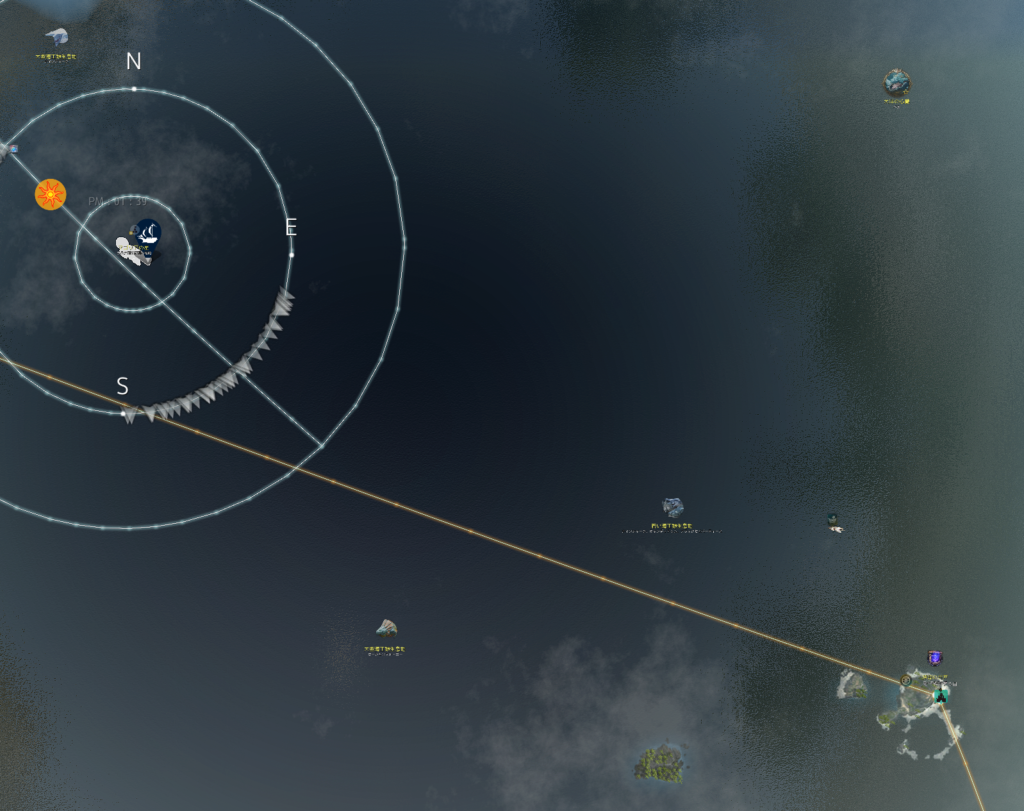
Task: Select the grey rock marker with yellow label
Action: pyautogui.click(x=673, y=509)
